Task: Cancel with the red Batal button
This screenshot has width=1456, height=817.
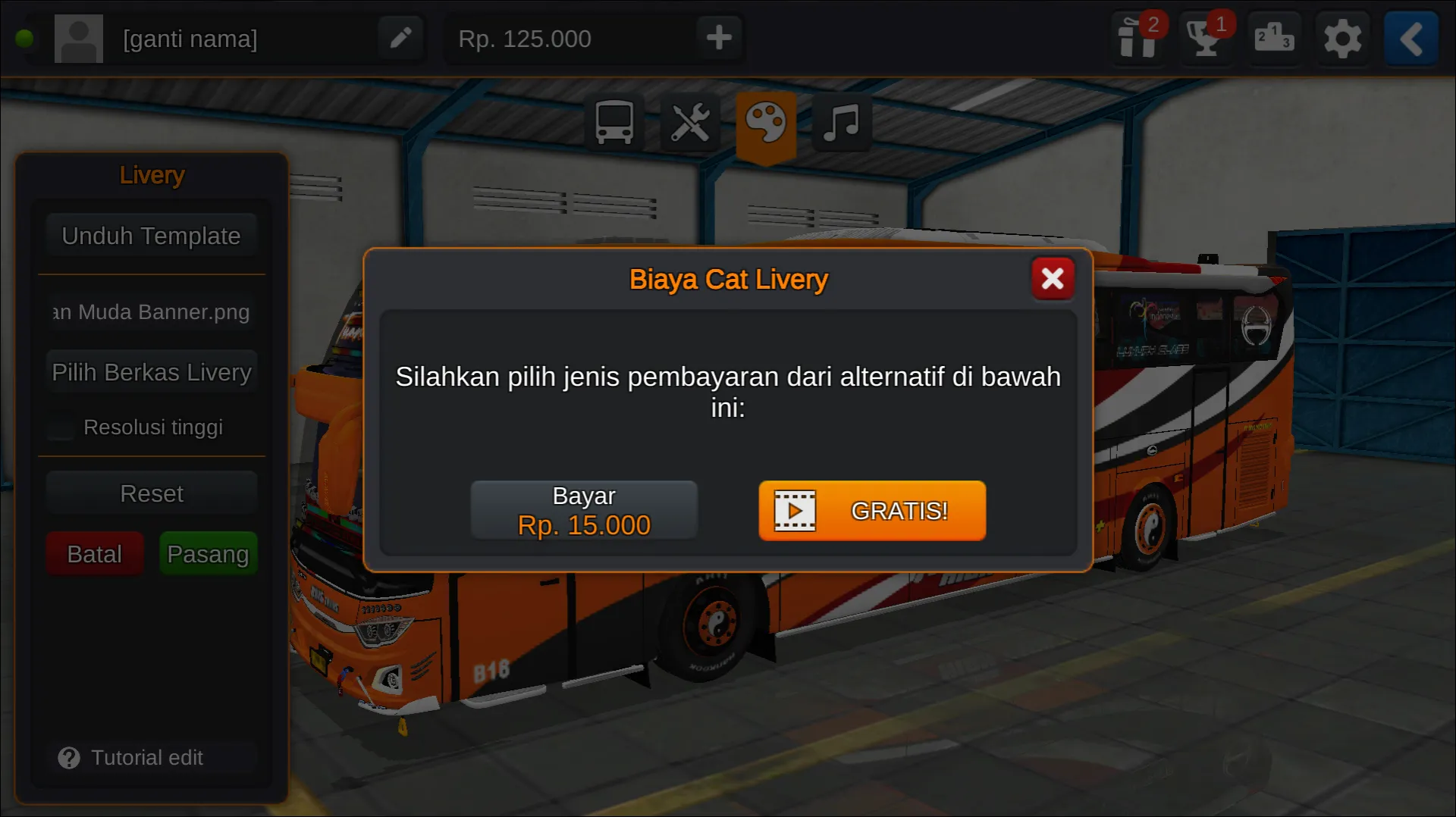Action: [x=94, y=554]
